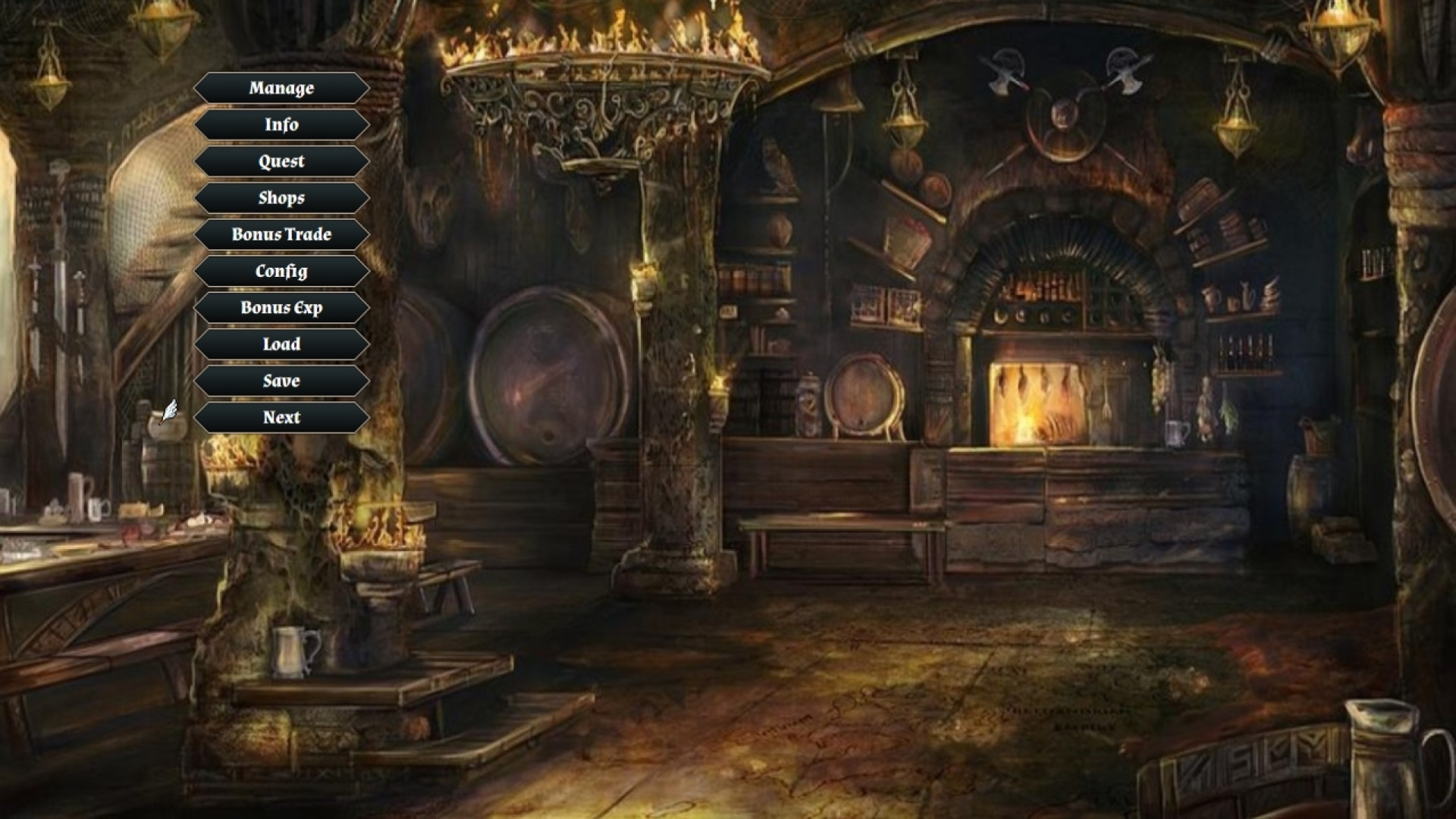Save your current progress
The width and height of the screenshot is (1456, 819).
(x=281, y=381)
